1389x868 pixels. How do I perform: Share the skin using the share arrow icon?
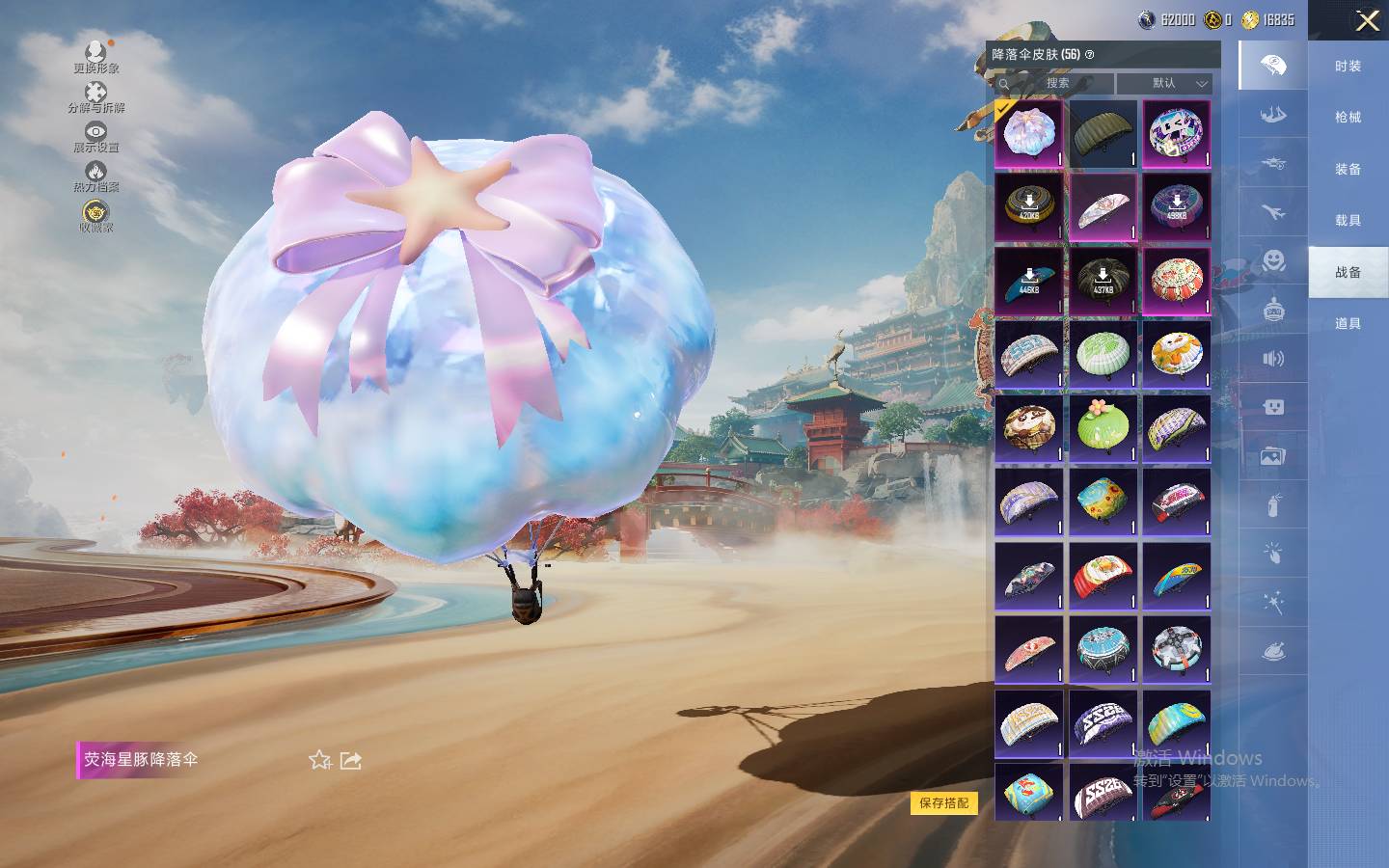351,760
